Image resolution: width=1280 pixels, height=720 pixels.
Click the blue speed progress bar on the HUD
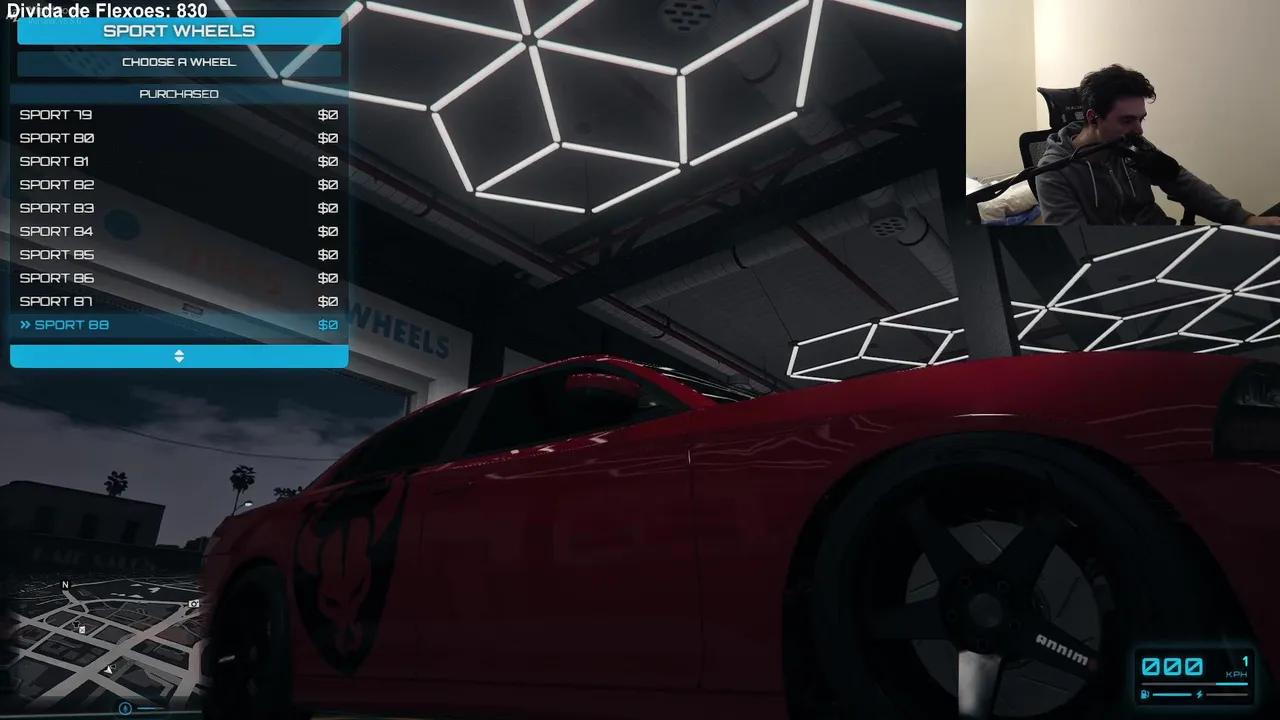click(x=1195, y=684)
